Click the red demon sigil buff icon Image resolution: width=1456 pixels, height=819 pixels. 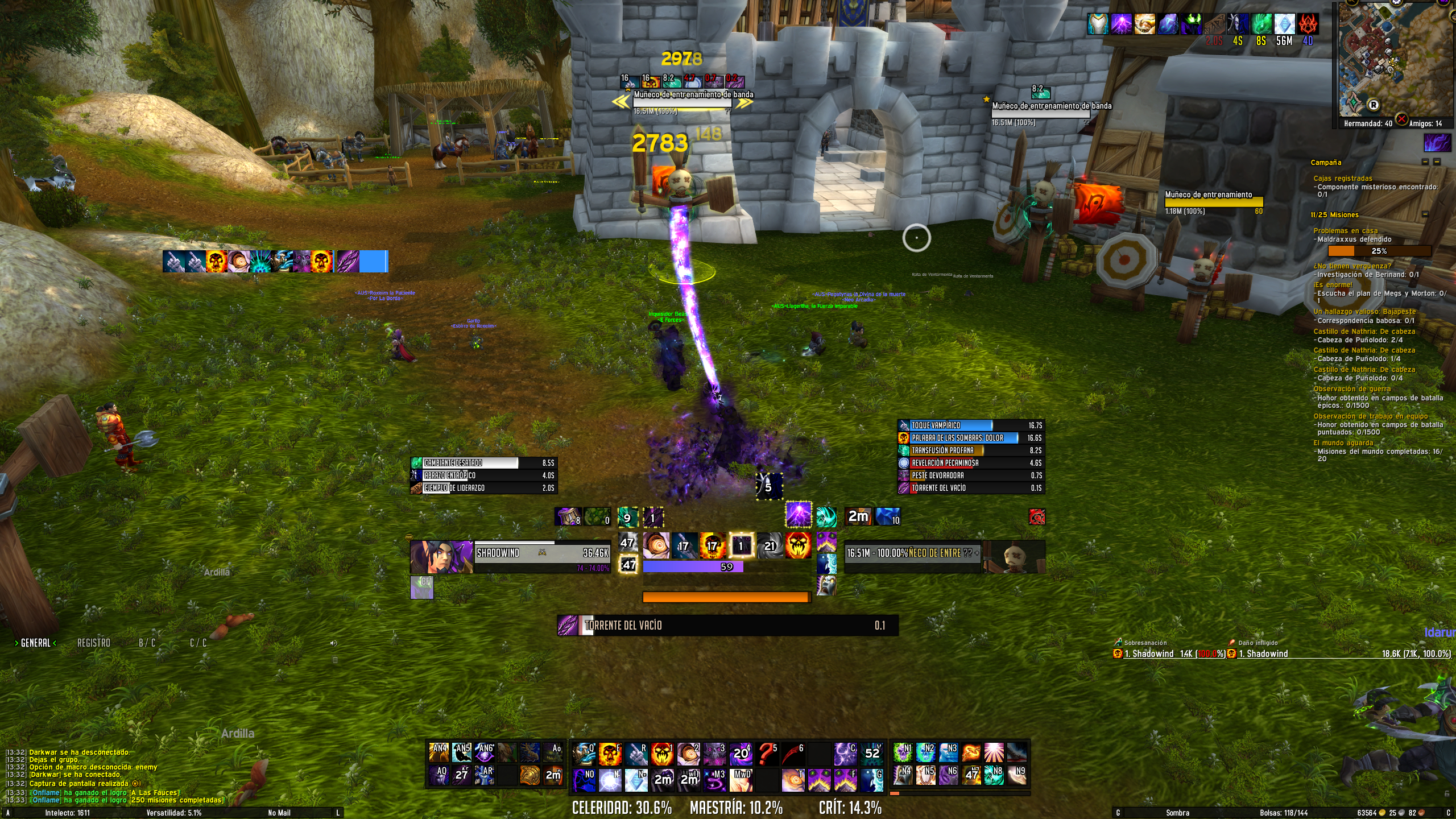(1308, 25)
